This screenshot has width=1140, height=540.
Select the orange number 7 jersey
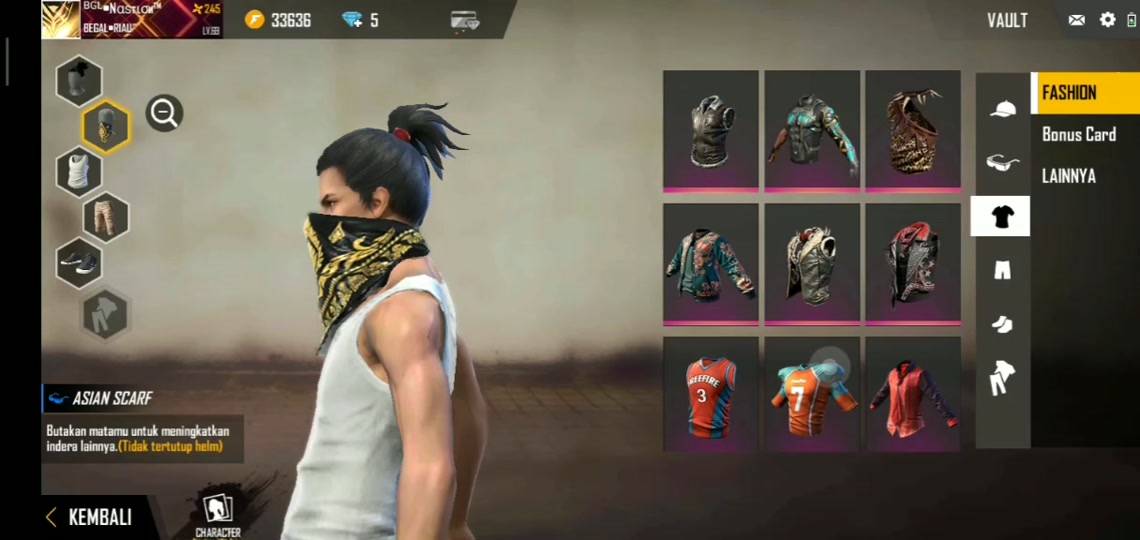[812, 394]
